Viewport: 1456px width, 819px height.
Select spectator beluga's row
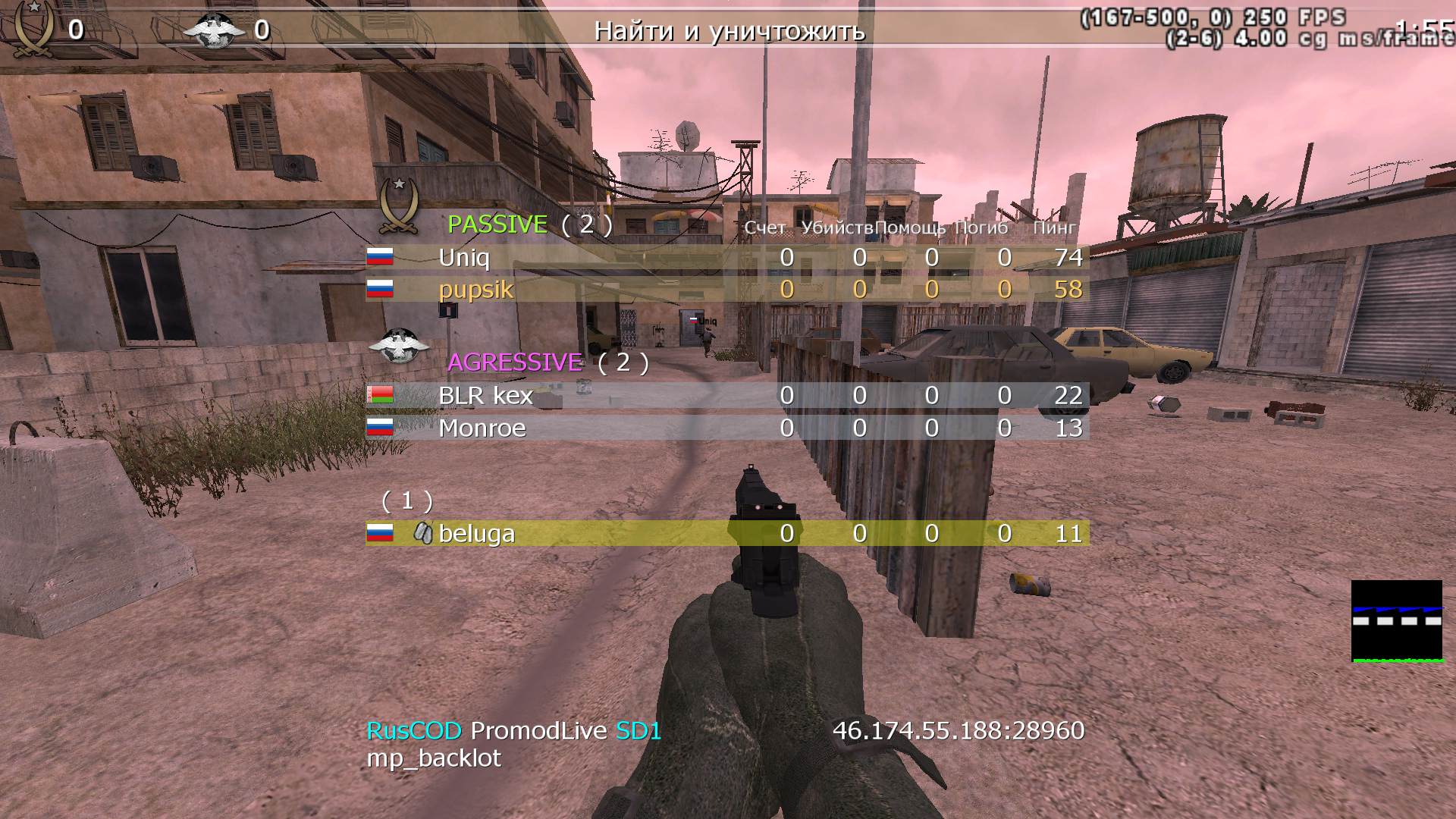click(x=476, y=534)
